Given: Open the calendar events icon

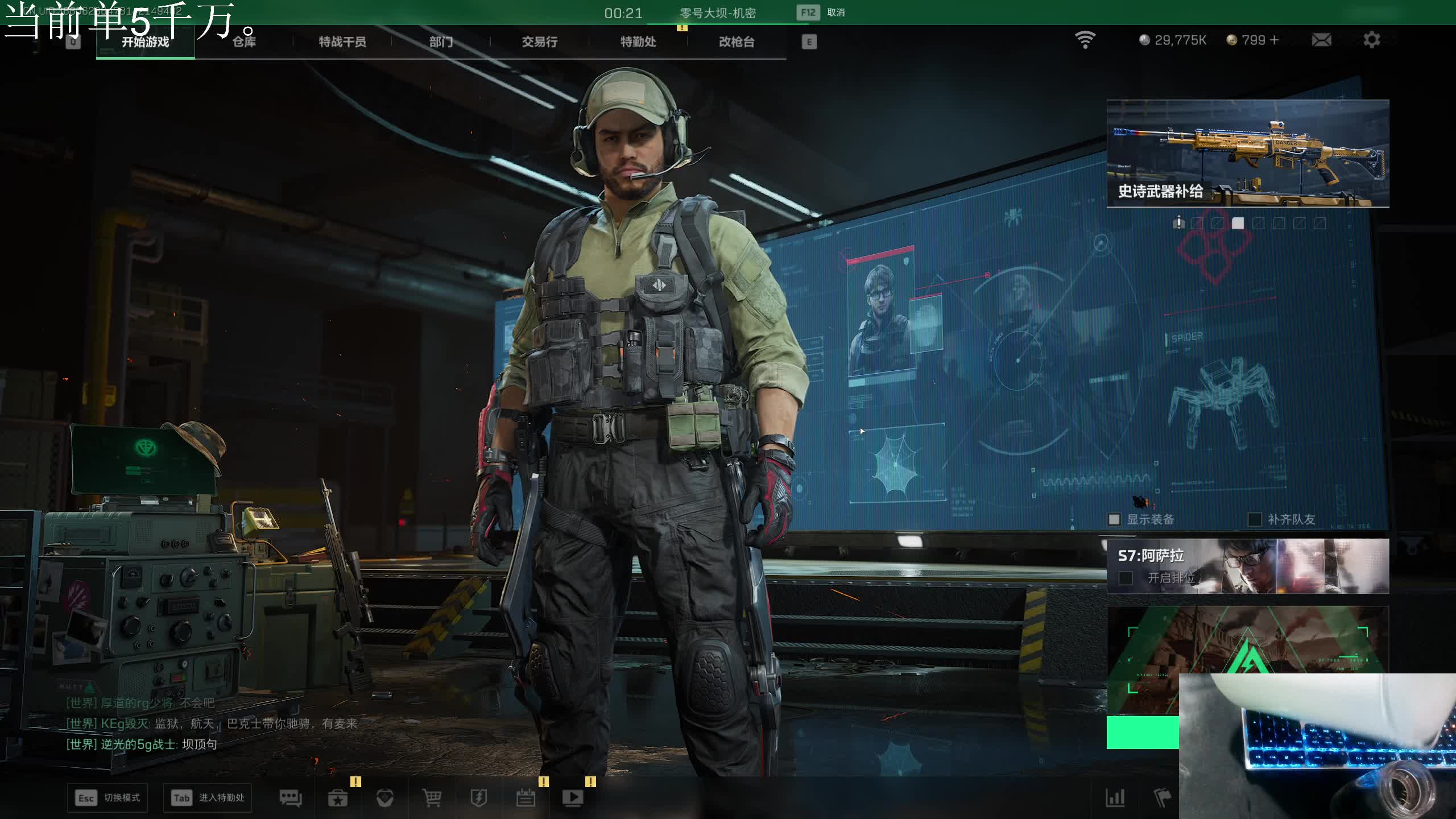Looking at the screenshot, I should 526,798.
